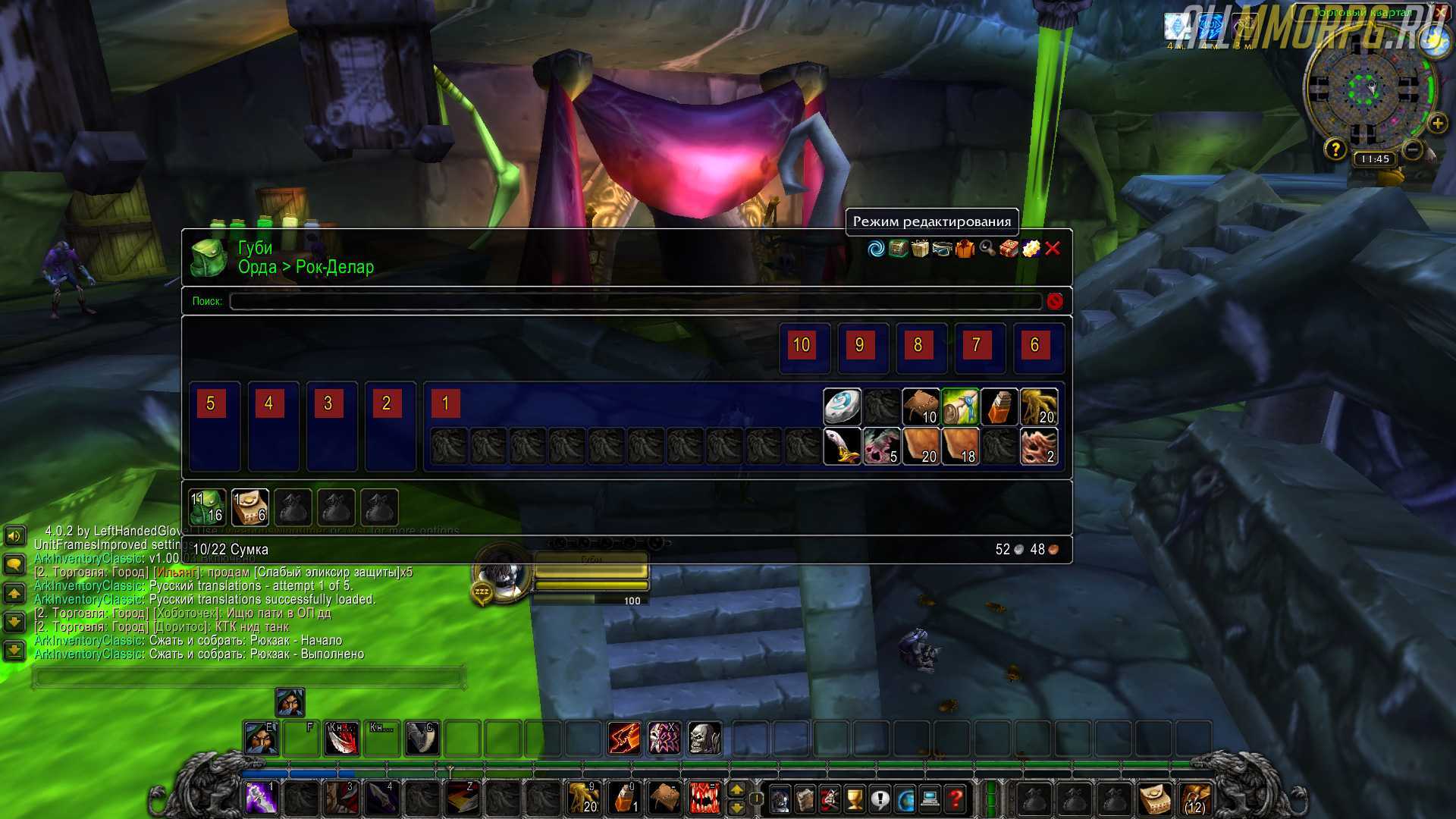Click the gold chalice micro menu button

(855, 799)
